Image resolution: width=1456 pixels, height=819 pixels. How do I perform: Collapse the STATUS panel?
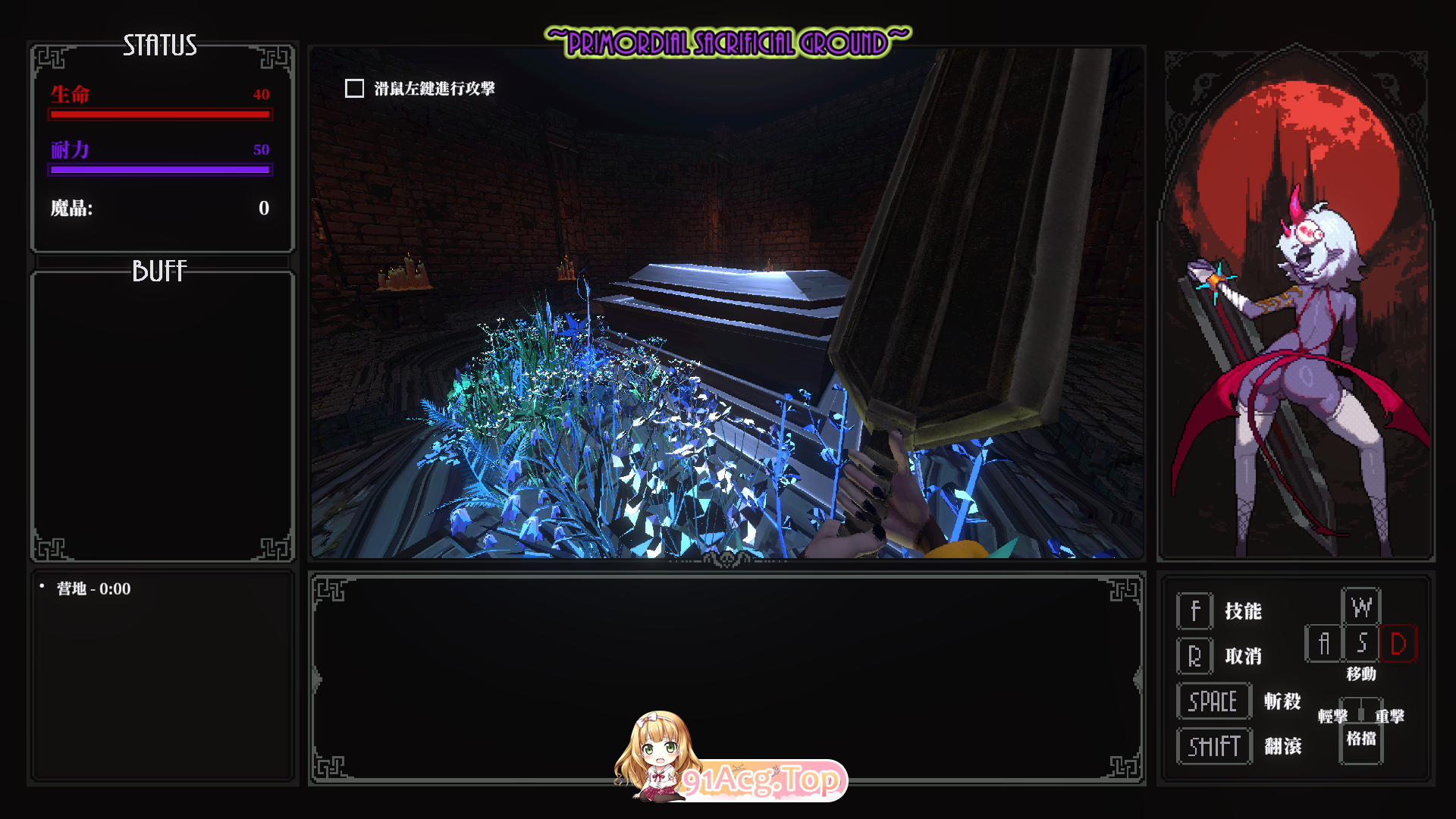tap(160, 47)
